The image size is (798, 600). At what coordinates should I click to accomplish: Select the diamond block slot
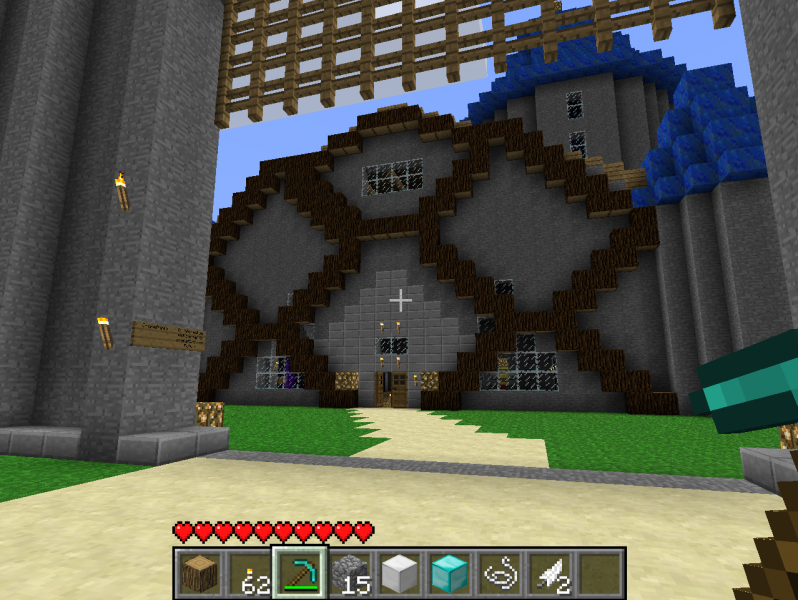tap(449, 573)
